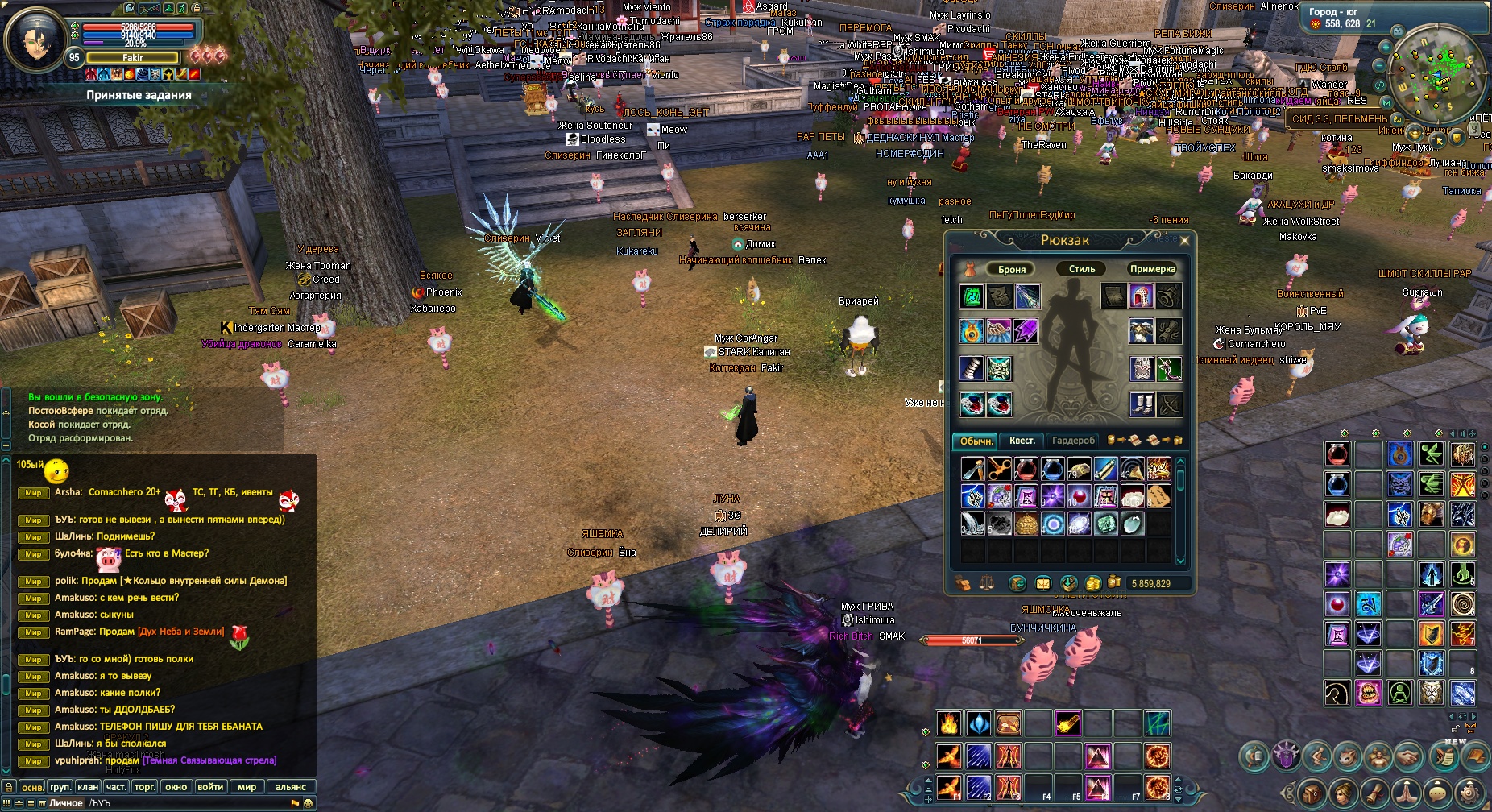This screenshot has height=812, width=1492.
Task: Switch to the Стиль equipment view
Action: coord(1081,269)
